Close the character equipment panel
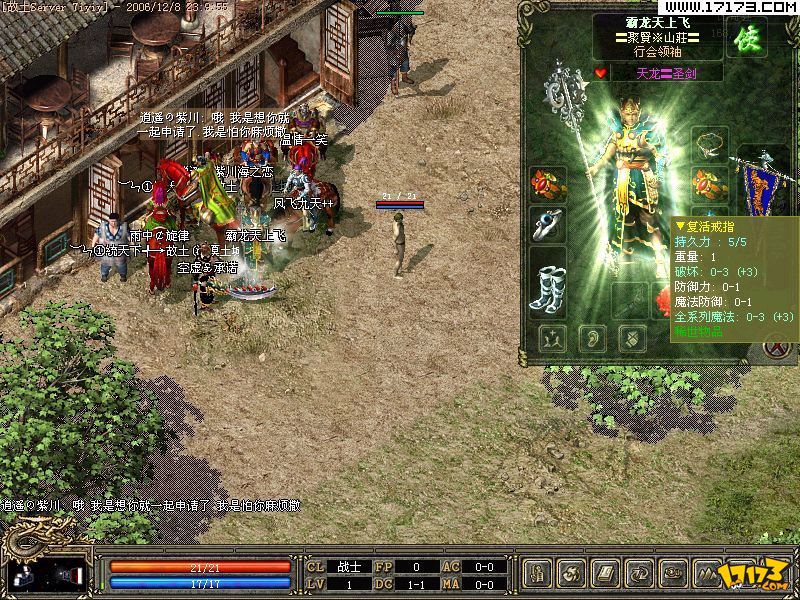The height and width of the screenshot is (600, 800). [778, 349]
